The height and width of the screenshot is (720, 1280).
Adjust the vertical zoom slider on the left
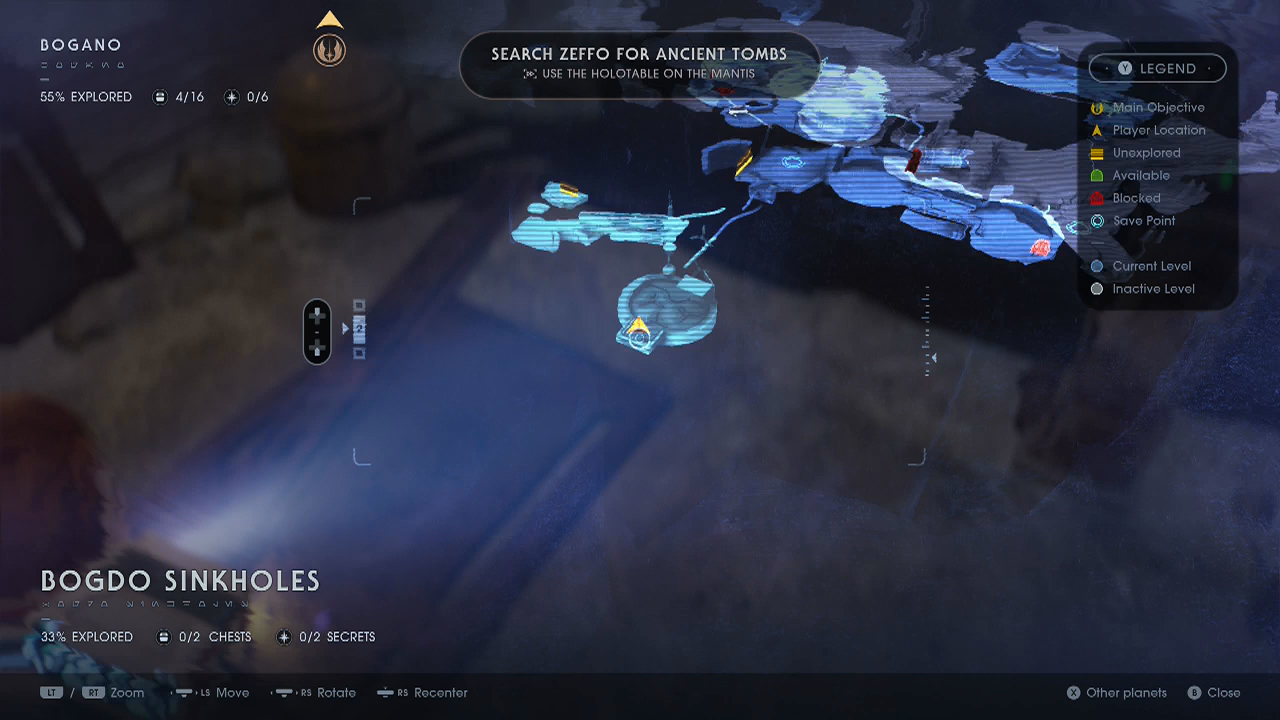point(317,330)
